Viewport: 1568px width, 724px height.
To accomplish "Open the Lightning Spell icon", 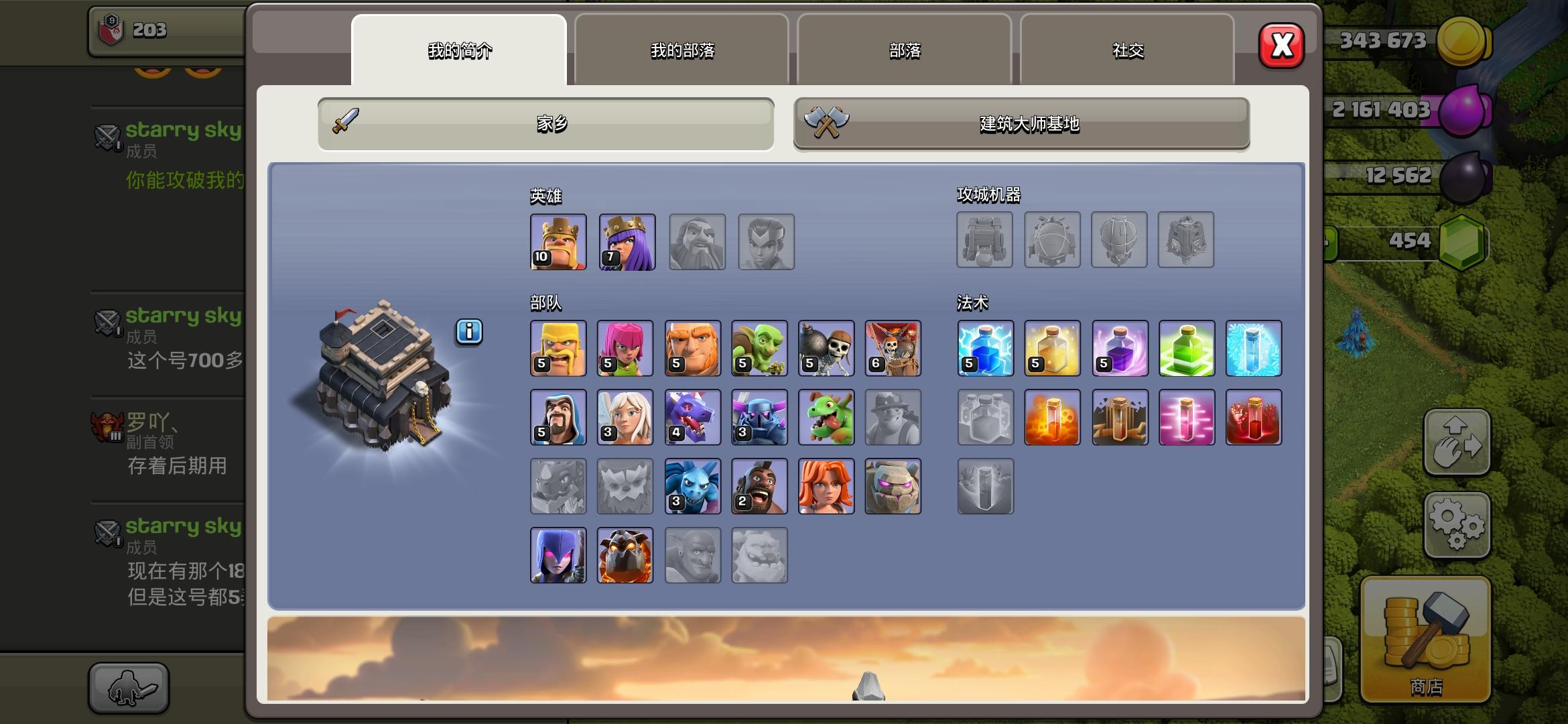I will click(985, 347).
